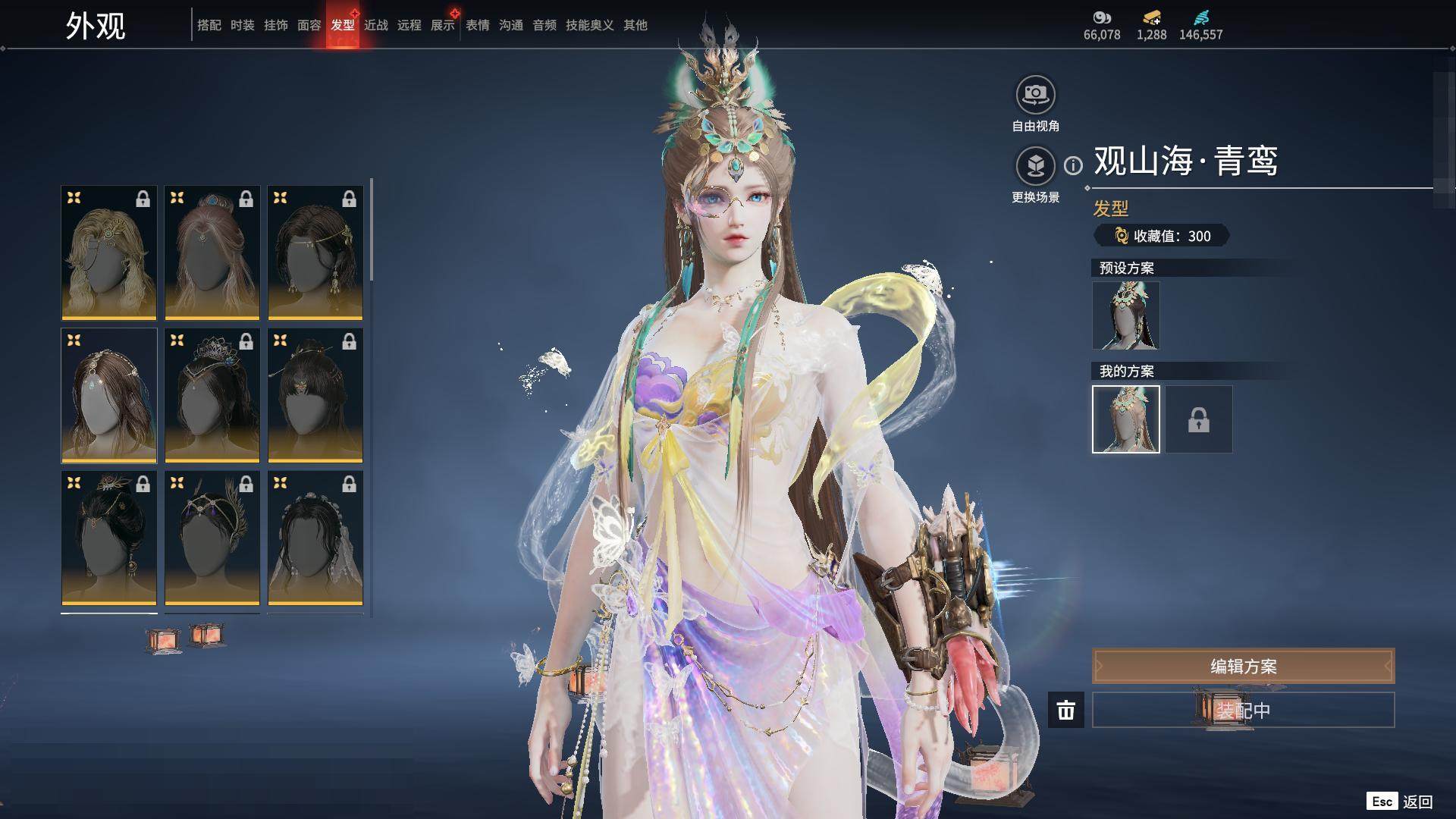Open the 技能奥义 skills tab
This screenshot has height=819, width=1456.
[589, 25]
